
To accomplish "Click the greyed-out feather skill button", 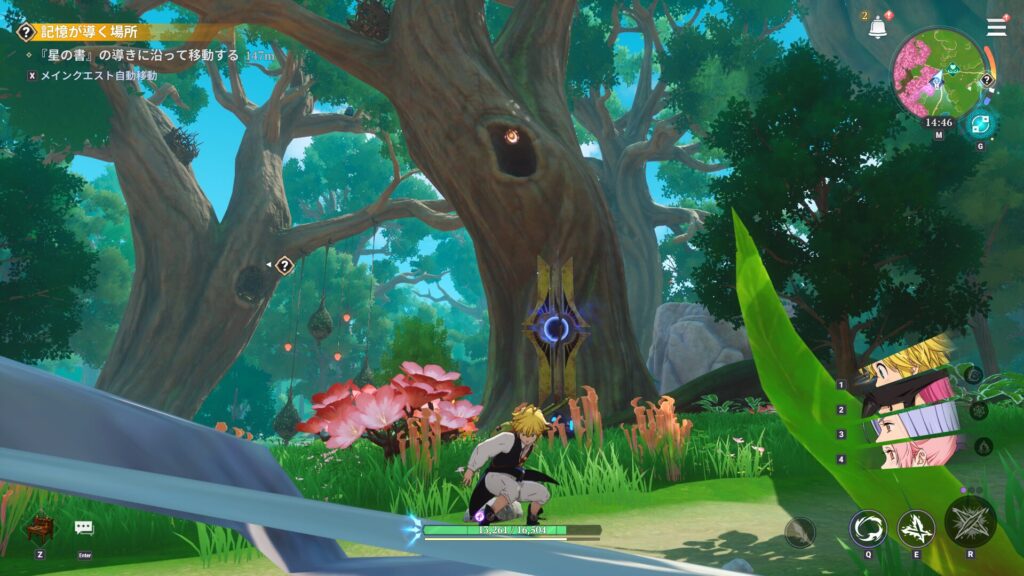I will point(800,532).
